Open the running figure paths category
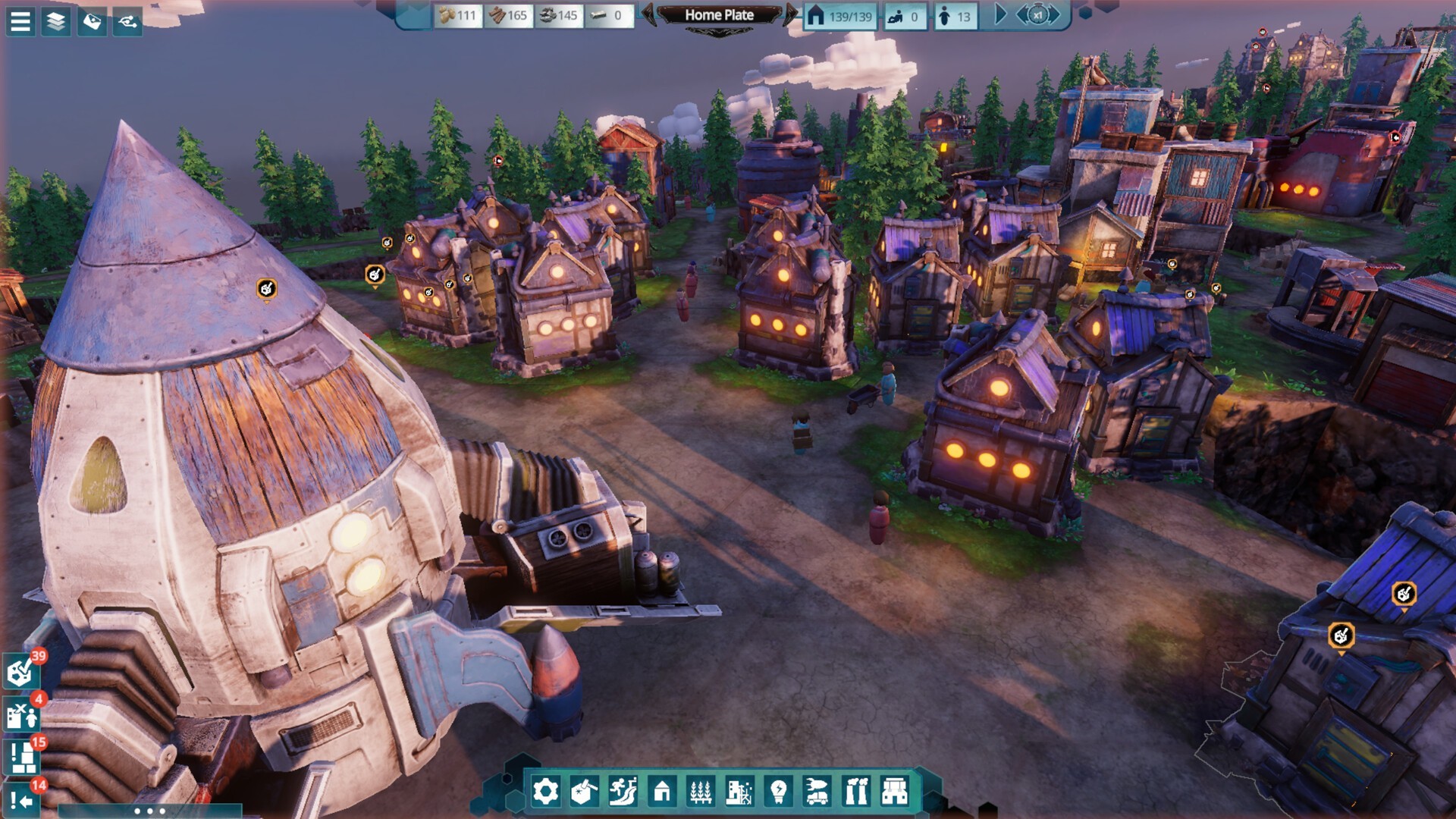 tap(623, 792)
